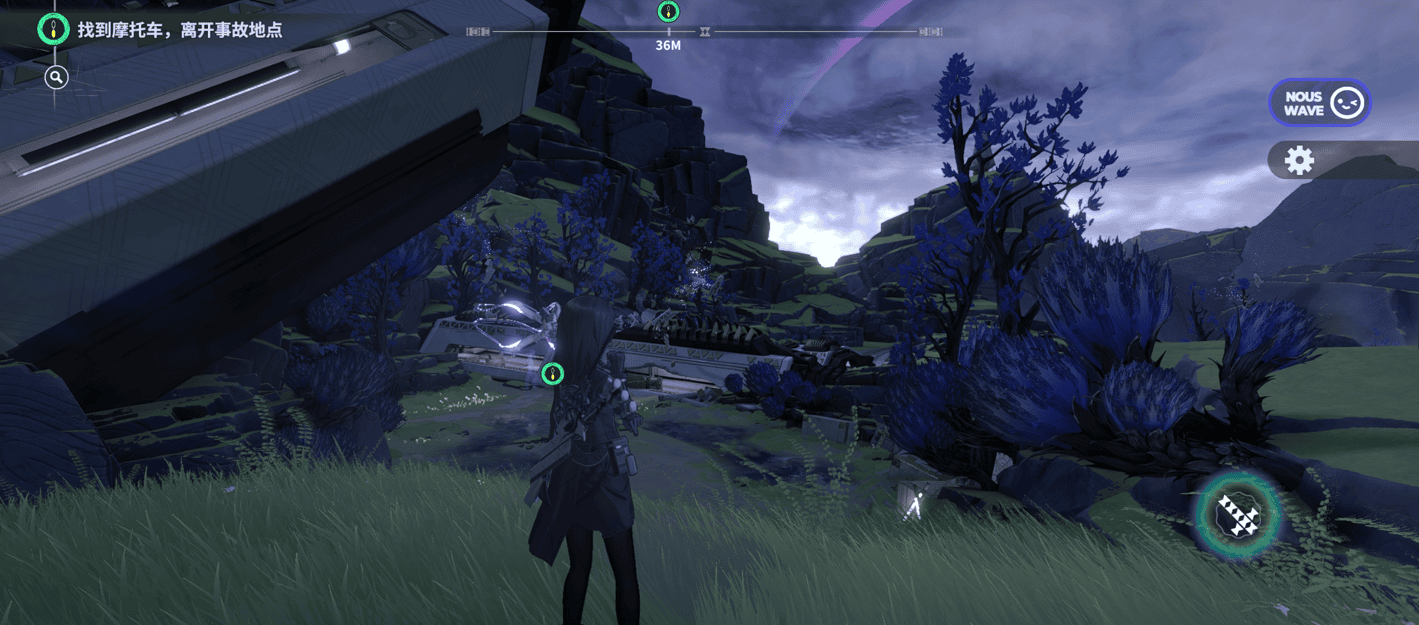Open settings via the gear icon
1419x625 pixels.
click(1299, 160)
